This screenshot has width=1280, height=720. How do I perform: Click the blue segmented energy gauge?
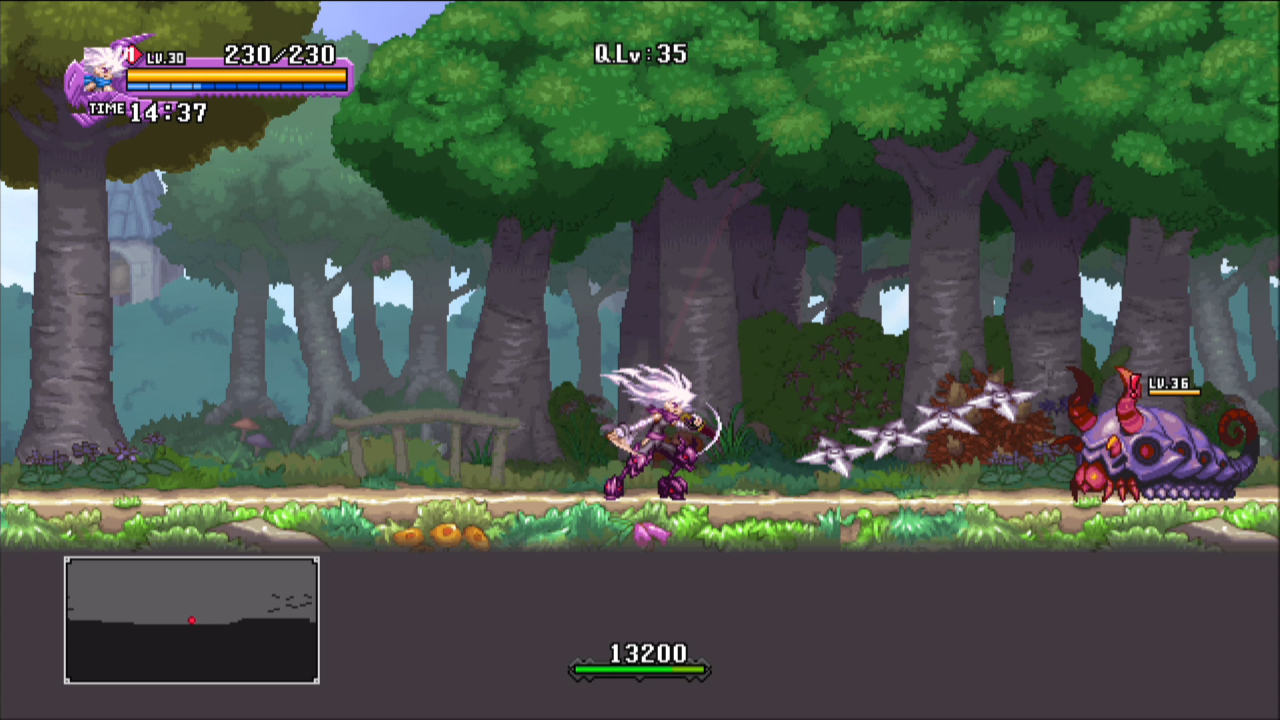click(x=236, y=85)
